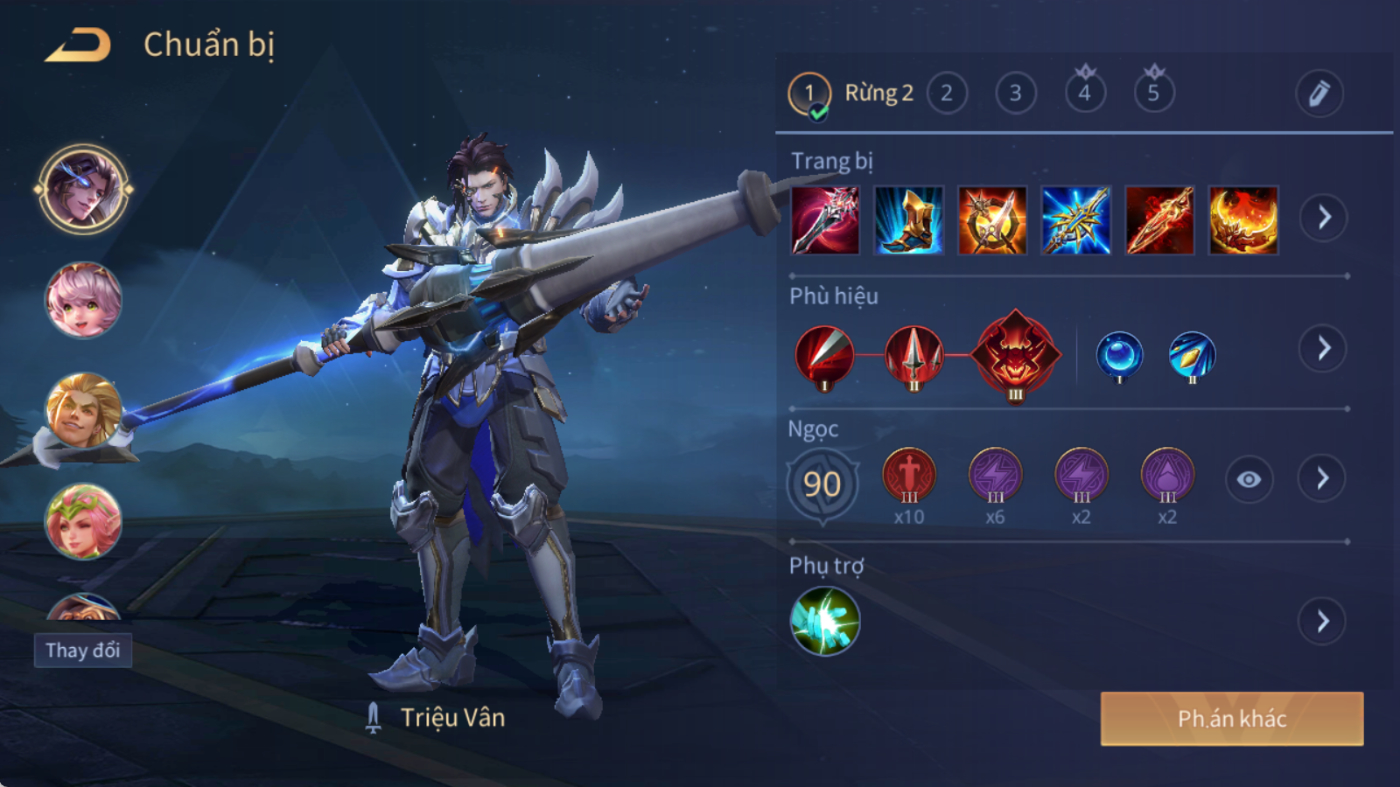Choose the green Phụ trợ skill icon
This screenshot has height=787, width=1400.
point(825,621)
